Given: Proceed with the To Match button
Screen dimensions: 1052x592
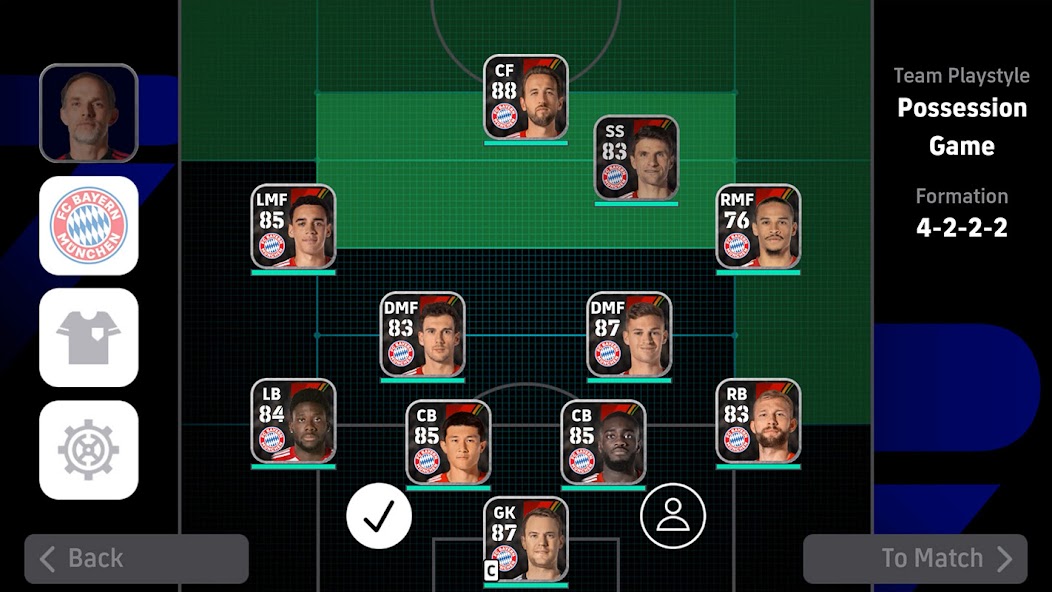Looking at the screenshot, I should [x=914, y=558].
